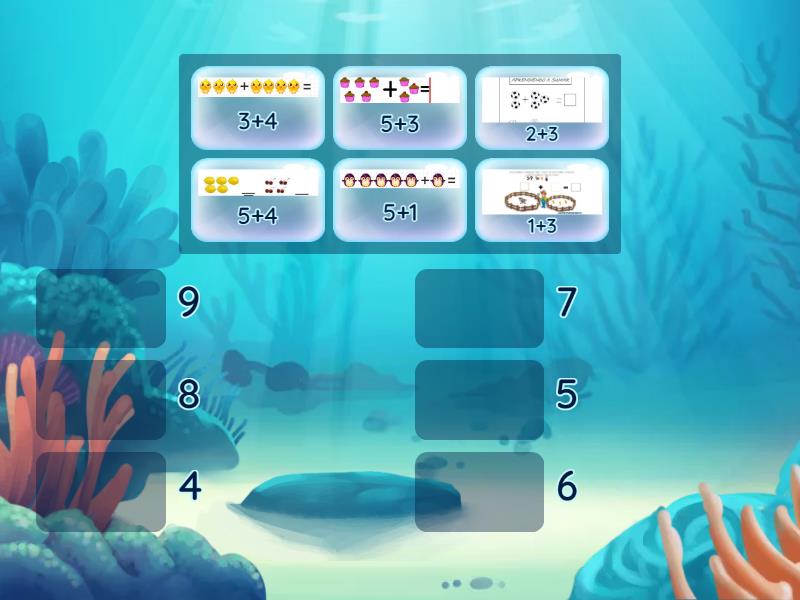800x600 pixels.
Task: Click the empty slot next to 4
Action: pos(101,492)
